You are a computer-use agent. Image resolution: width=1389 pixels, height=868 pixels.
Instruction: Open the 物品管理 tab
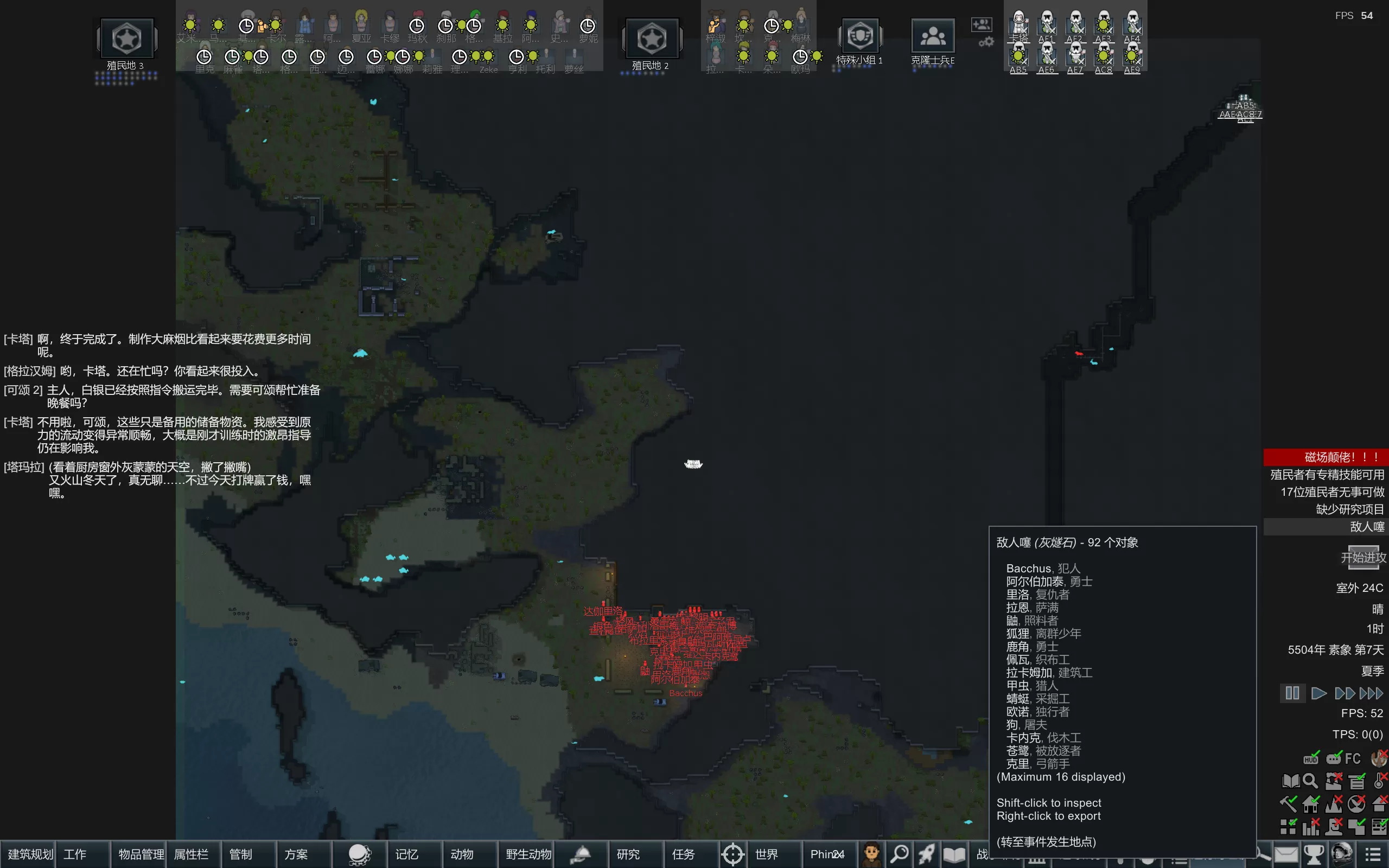pyautogui.click(x=141, y=854)
